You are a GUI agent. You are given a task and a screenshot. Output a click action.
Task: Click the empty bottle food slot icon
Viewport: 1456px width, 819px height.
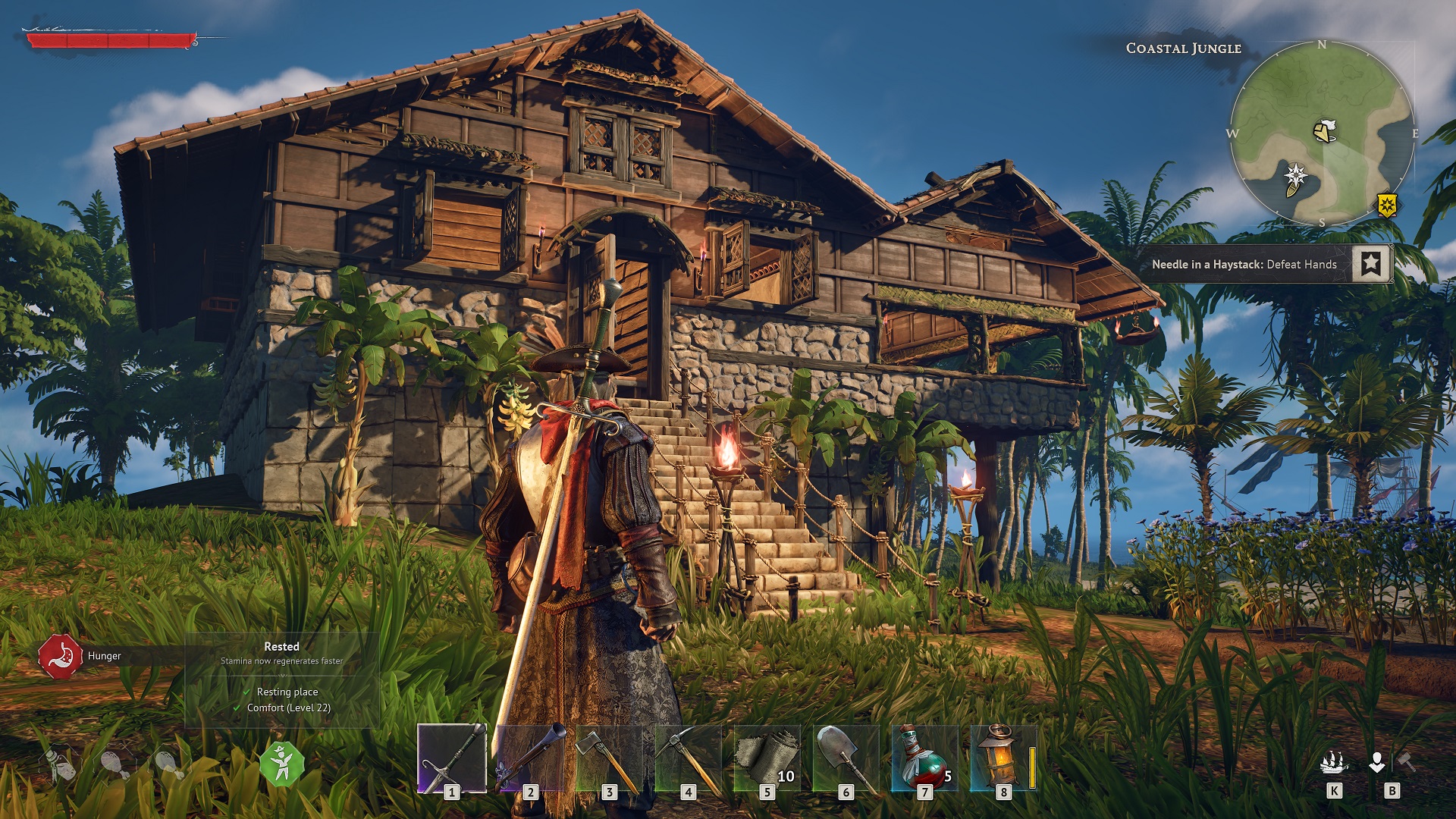[59, 764]
